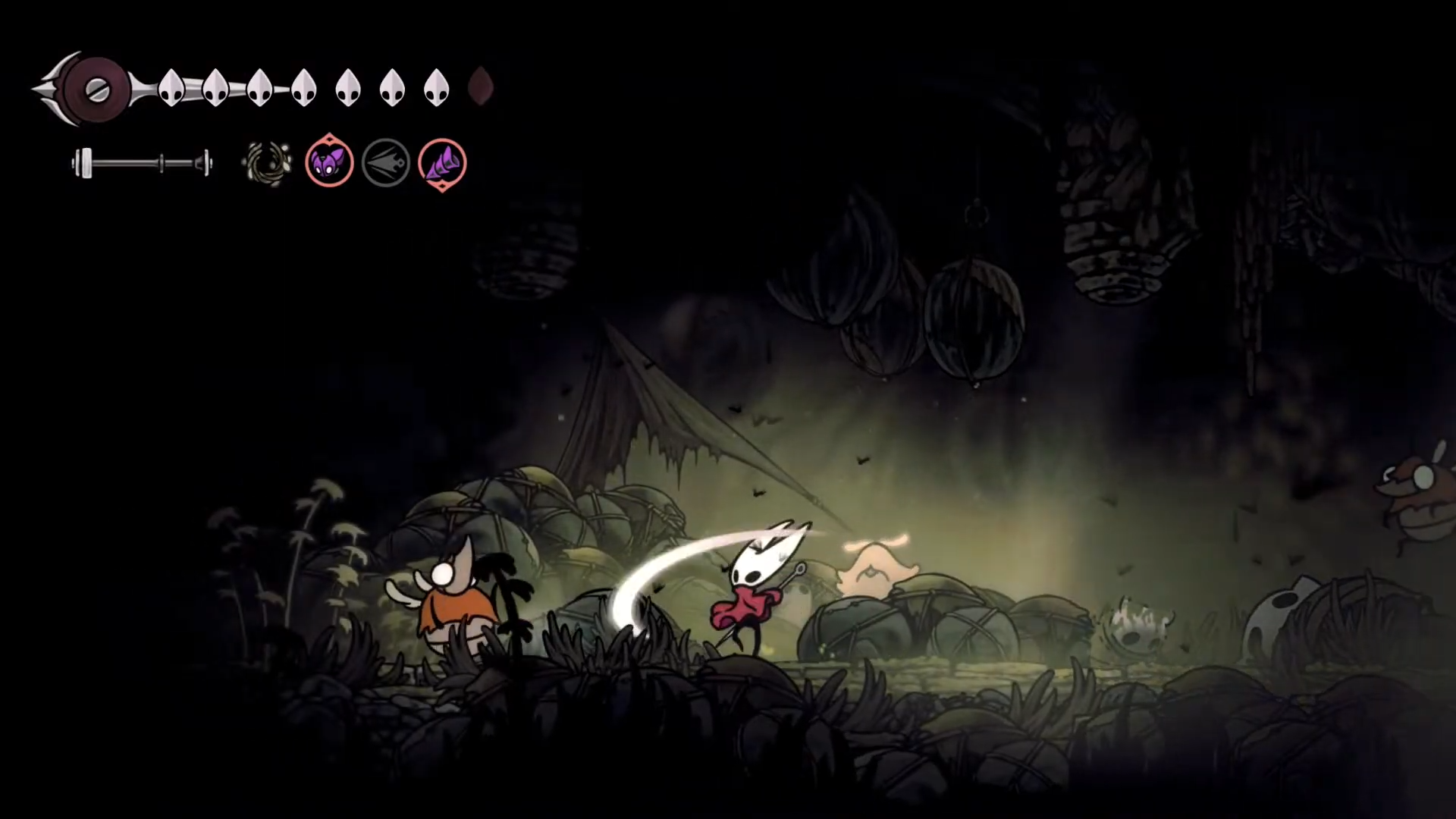The height and width of the screenshot is (819, 1456).
Task: Activate the purple cone drill tool
Action: click(442, 163)
